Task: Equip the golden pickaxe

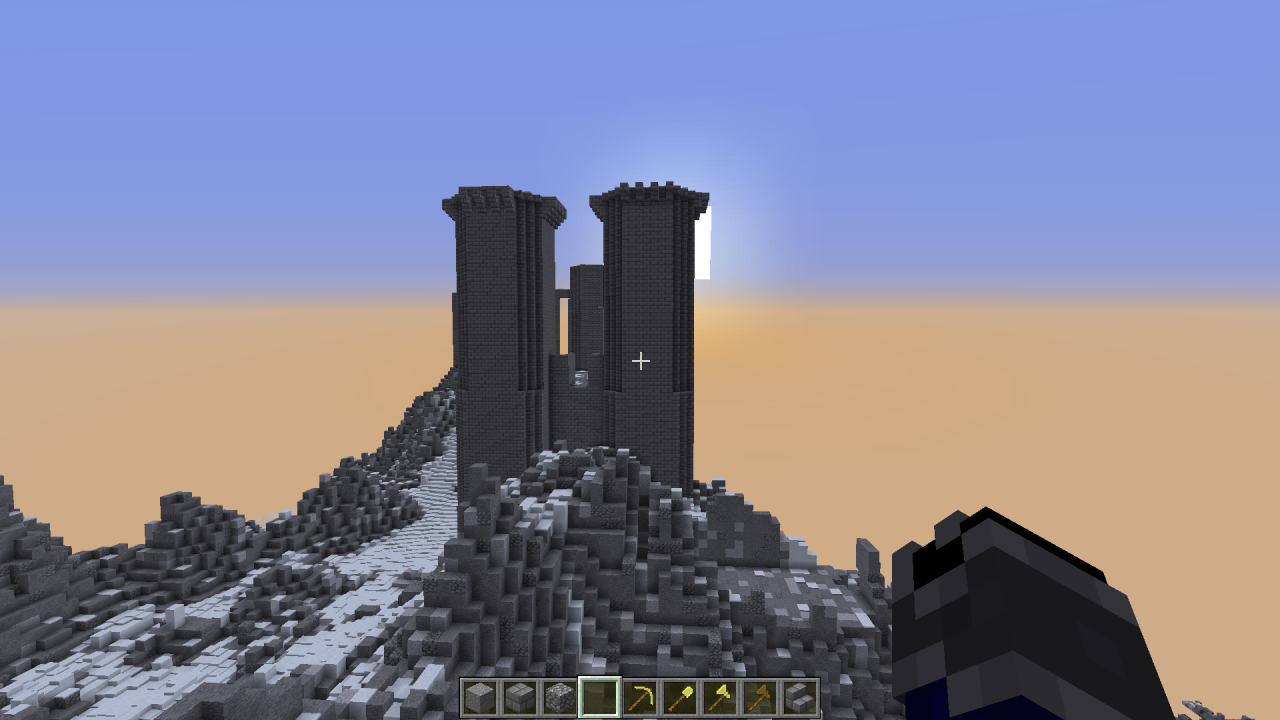Action: (x=639, y=697)
